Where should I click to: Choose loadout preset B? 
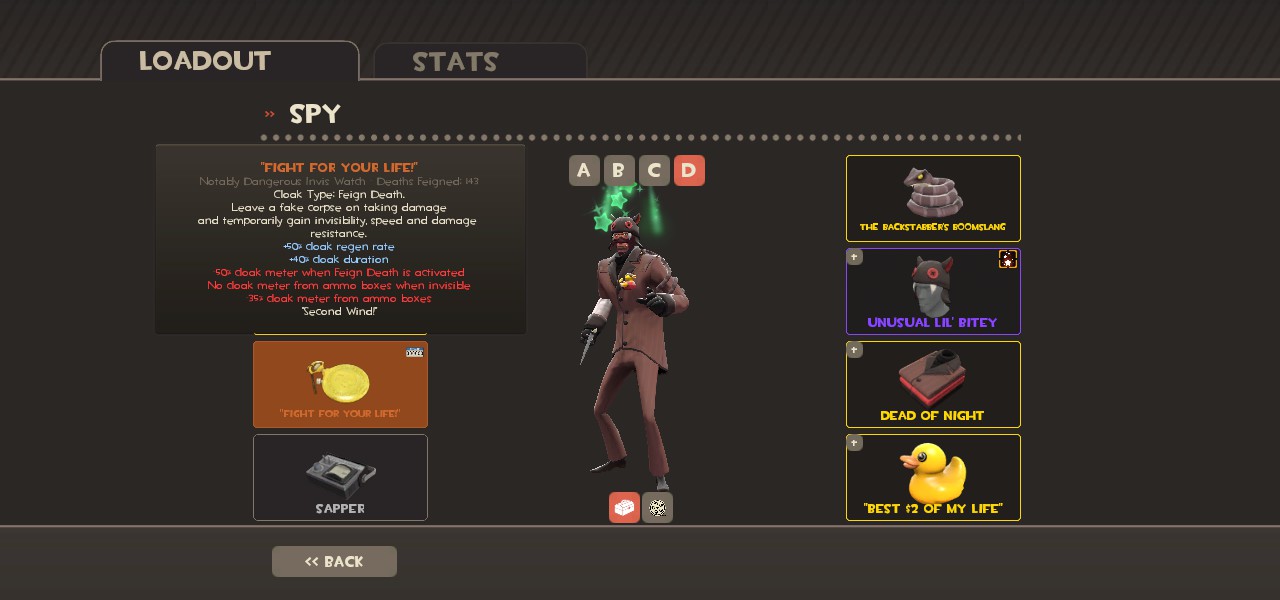click(x=619, y=171)
